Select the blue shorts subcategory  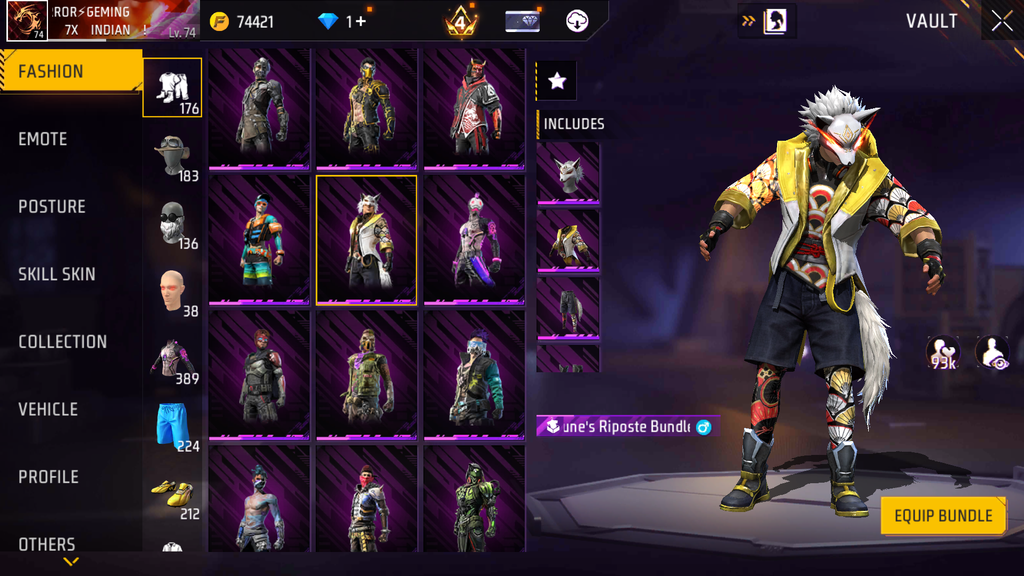[x=173, y=426]
